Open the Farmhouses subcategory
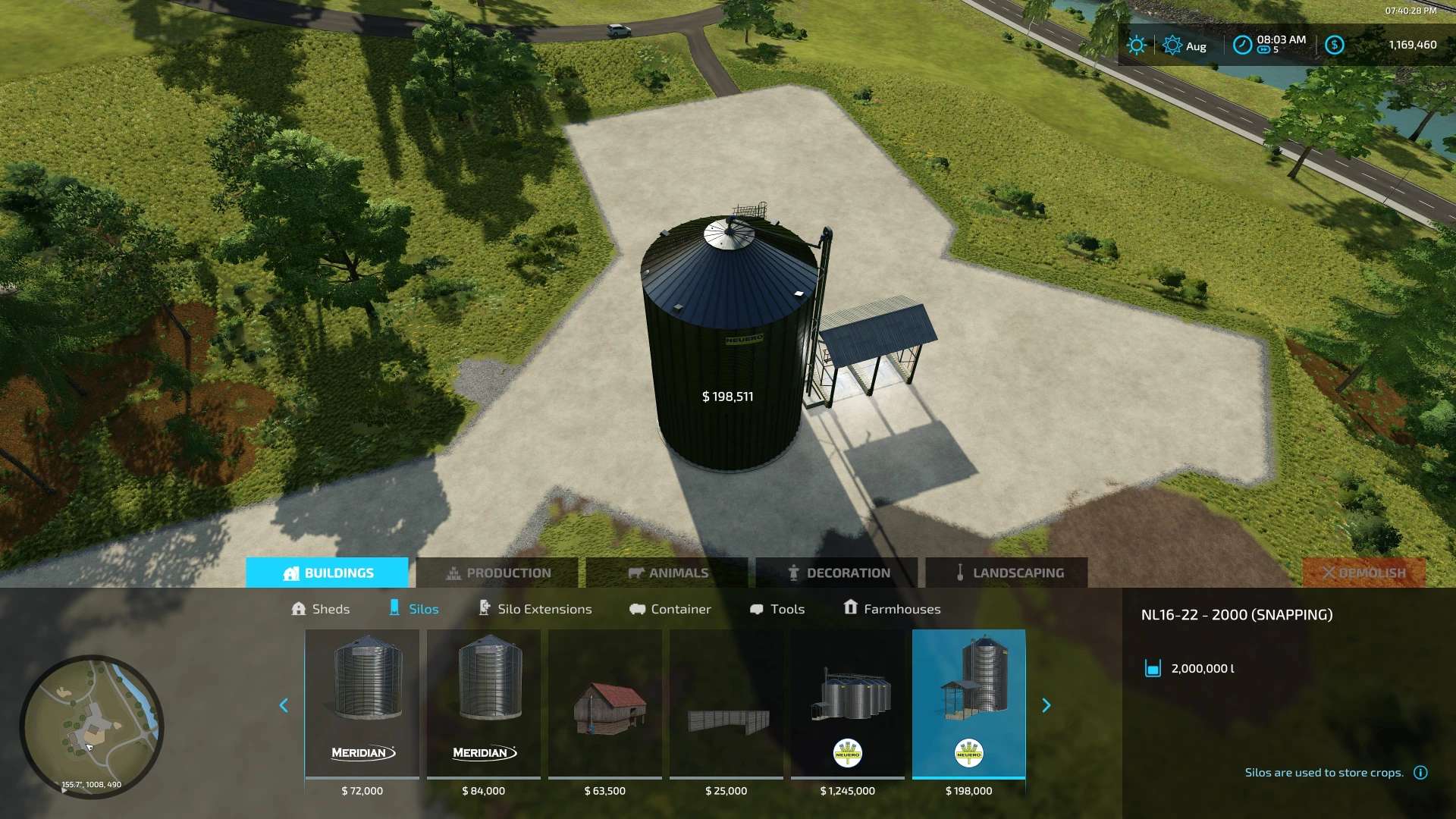Screen dimensions: 1456x819 pos(892,609)
